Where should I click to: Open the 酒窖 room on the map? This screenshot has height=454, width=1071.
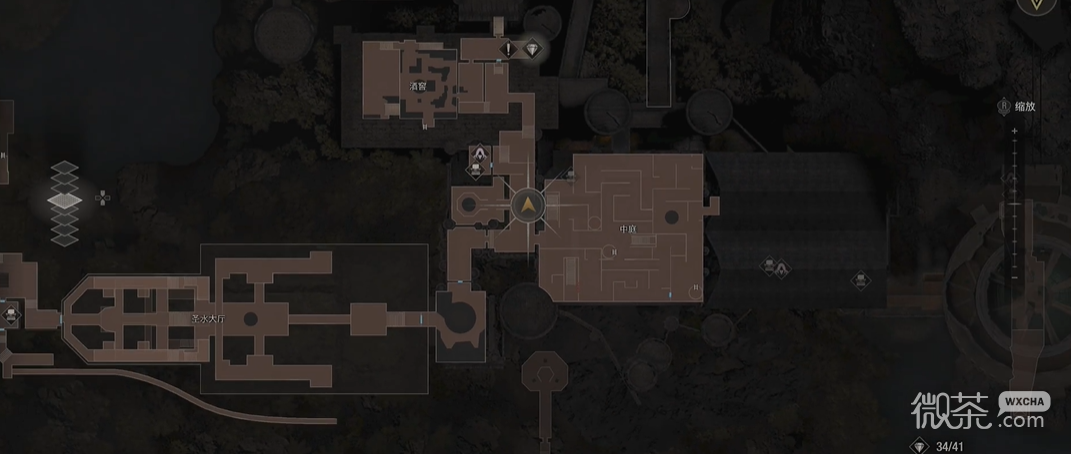[x=418, y=86]
